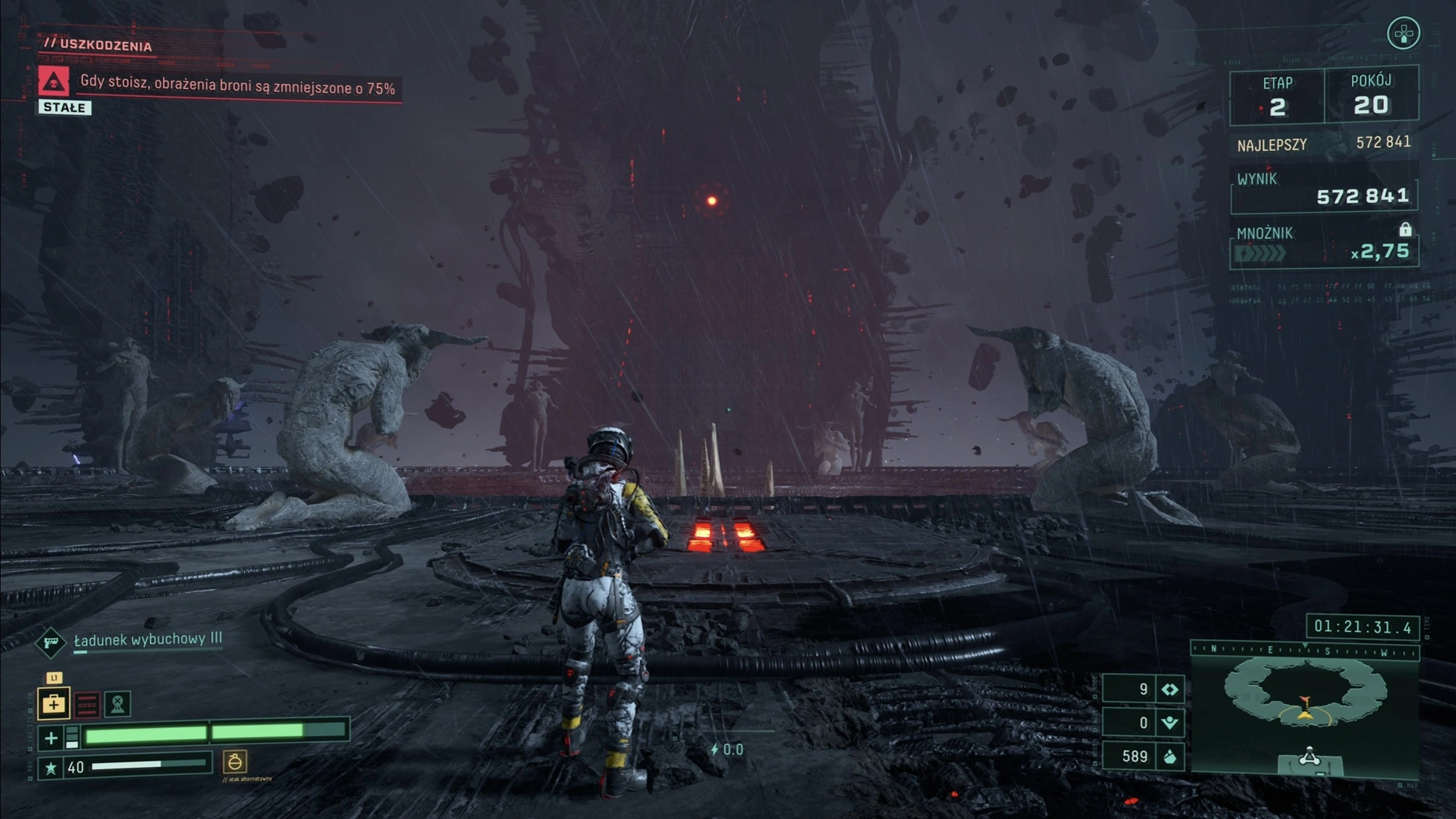Click the multiplier padlock icon
Screen dimensions: 1456x819
[1405, 230]
